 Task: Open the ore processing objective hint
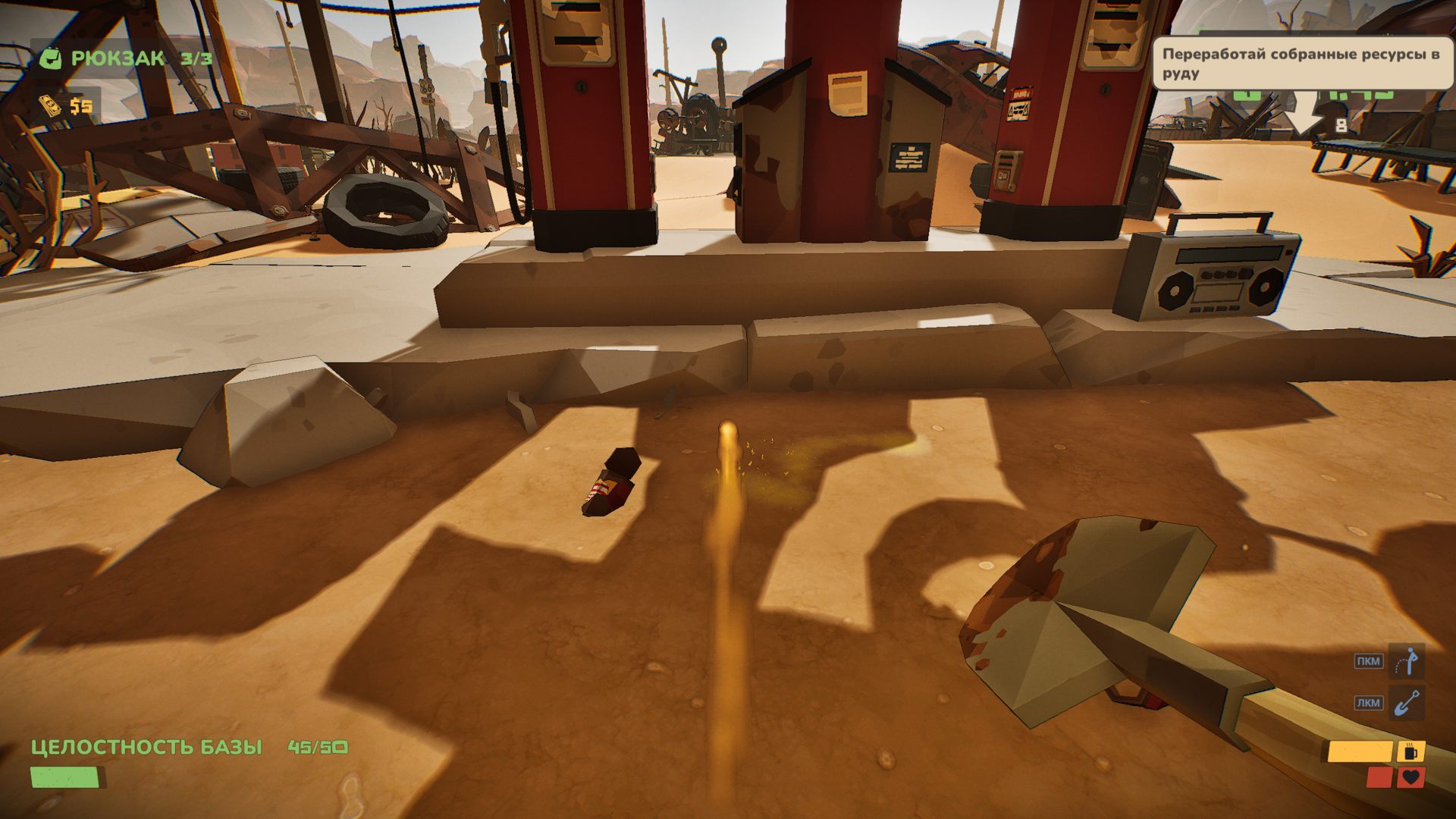1301,64
